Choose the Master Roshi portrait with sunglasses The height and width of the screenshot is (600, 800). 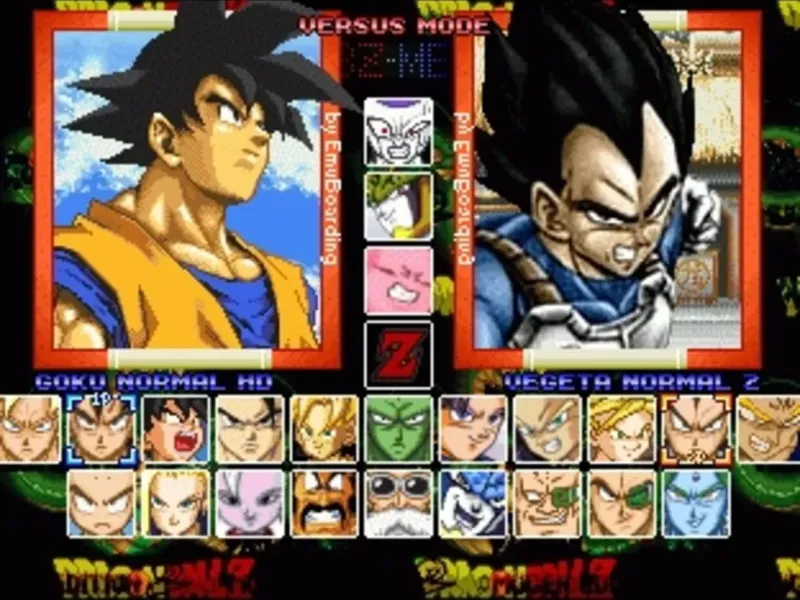pos(398,503)
